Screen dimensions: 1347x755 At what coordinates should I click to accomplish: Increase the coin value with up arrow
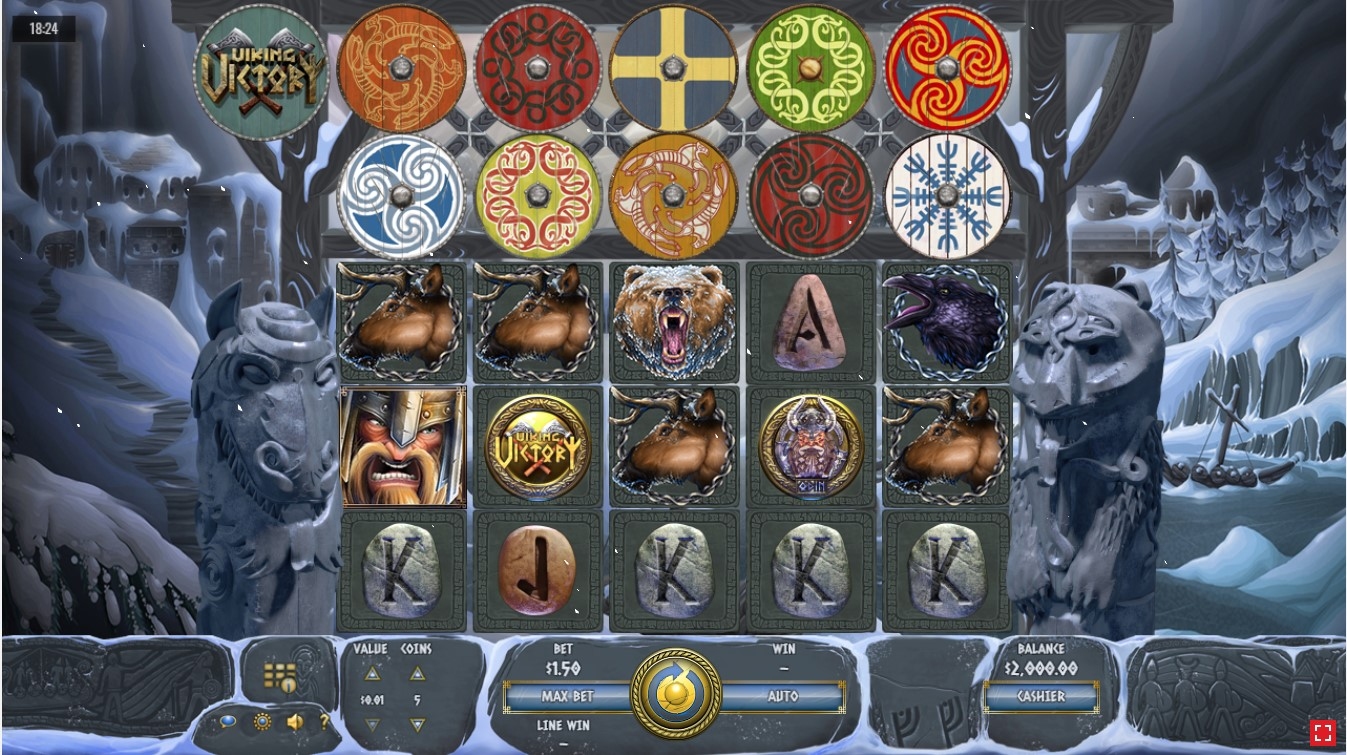(372, 674)
